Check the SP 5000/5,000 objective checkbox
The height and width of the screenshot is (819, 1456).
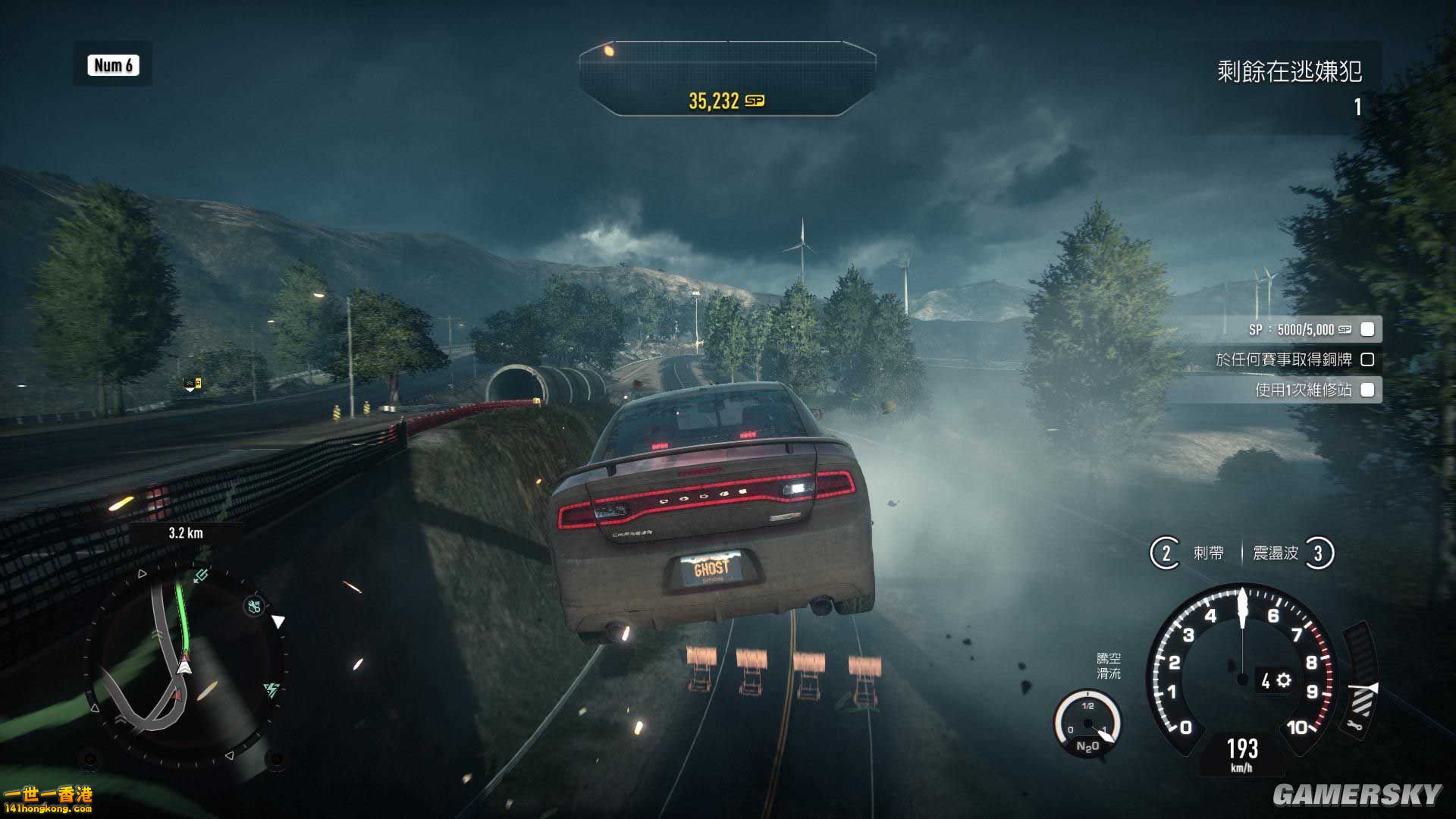1367,329
